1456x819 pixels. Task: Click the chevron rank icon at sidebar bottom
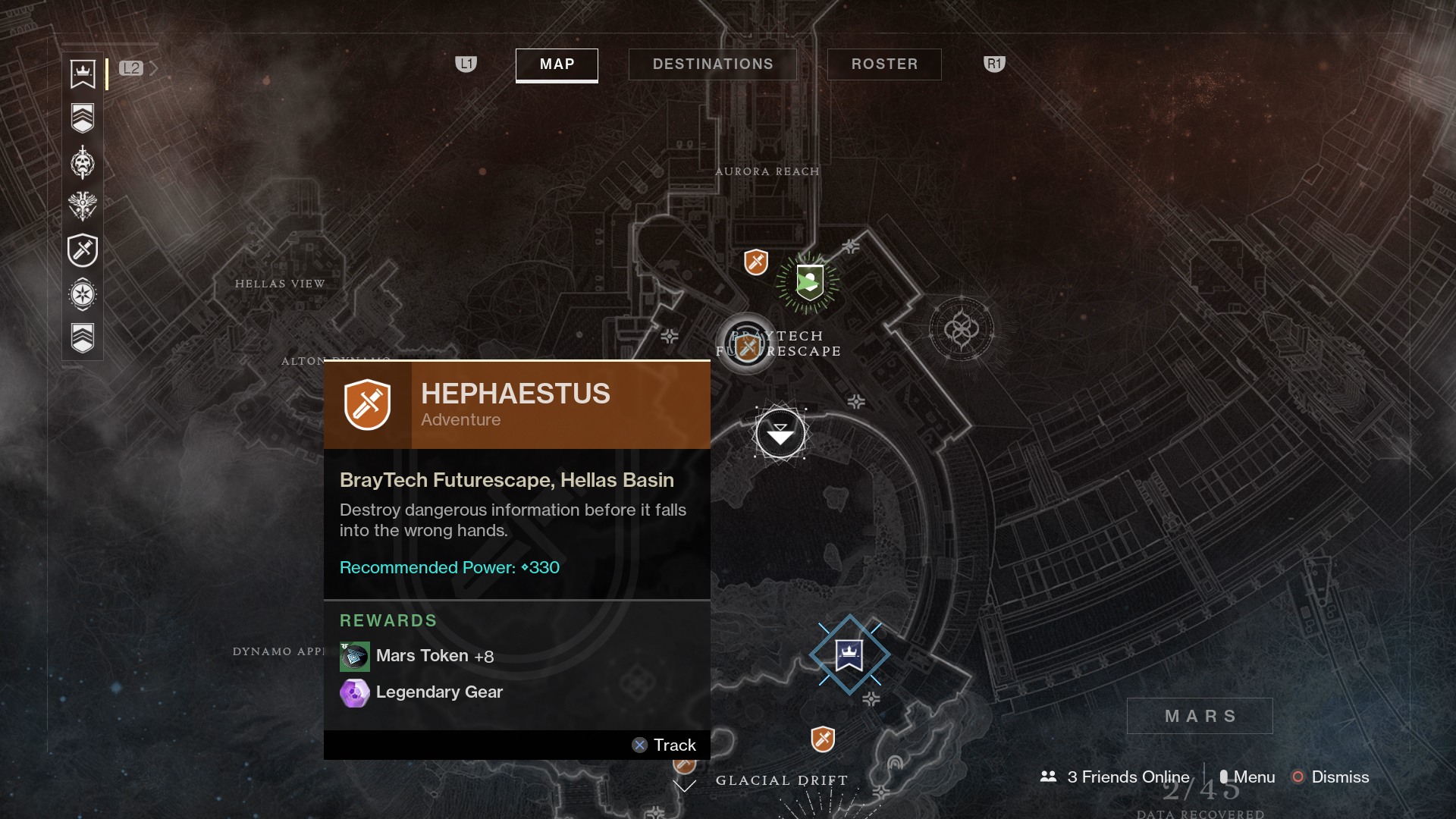(x=82, y=338)
